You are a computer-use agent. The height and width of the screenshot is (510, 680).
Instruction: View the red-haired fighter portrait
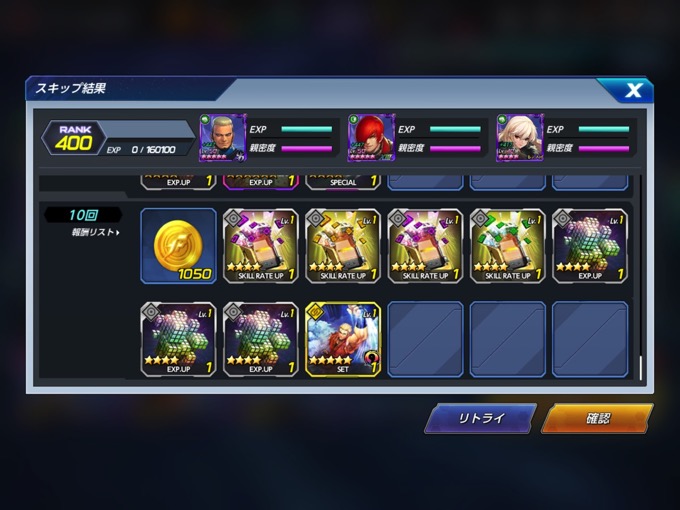(x=371, y=138)
